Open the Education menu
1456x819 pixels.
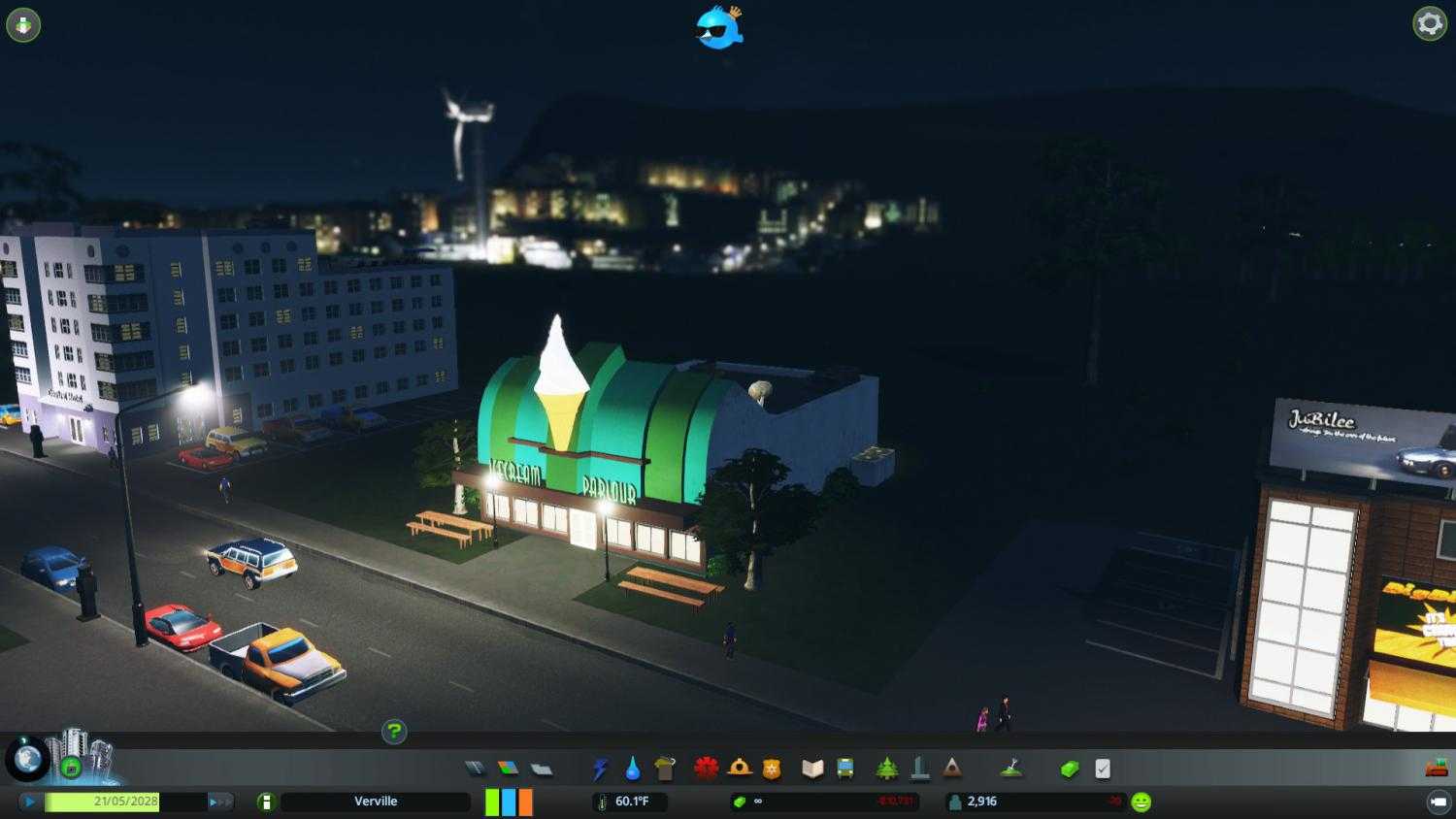[x=812, y=768]
